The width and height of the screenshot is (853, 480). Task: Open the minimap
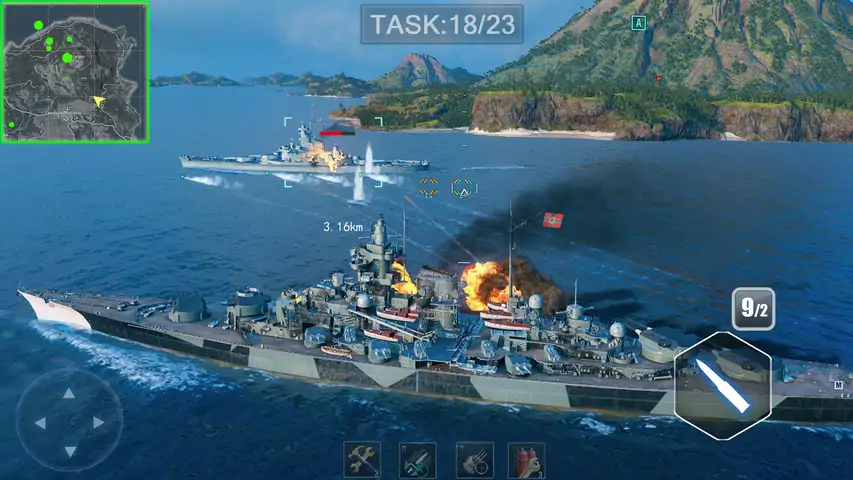75,72
